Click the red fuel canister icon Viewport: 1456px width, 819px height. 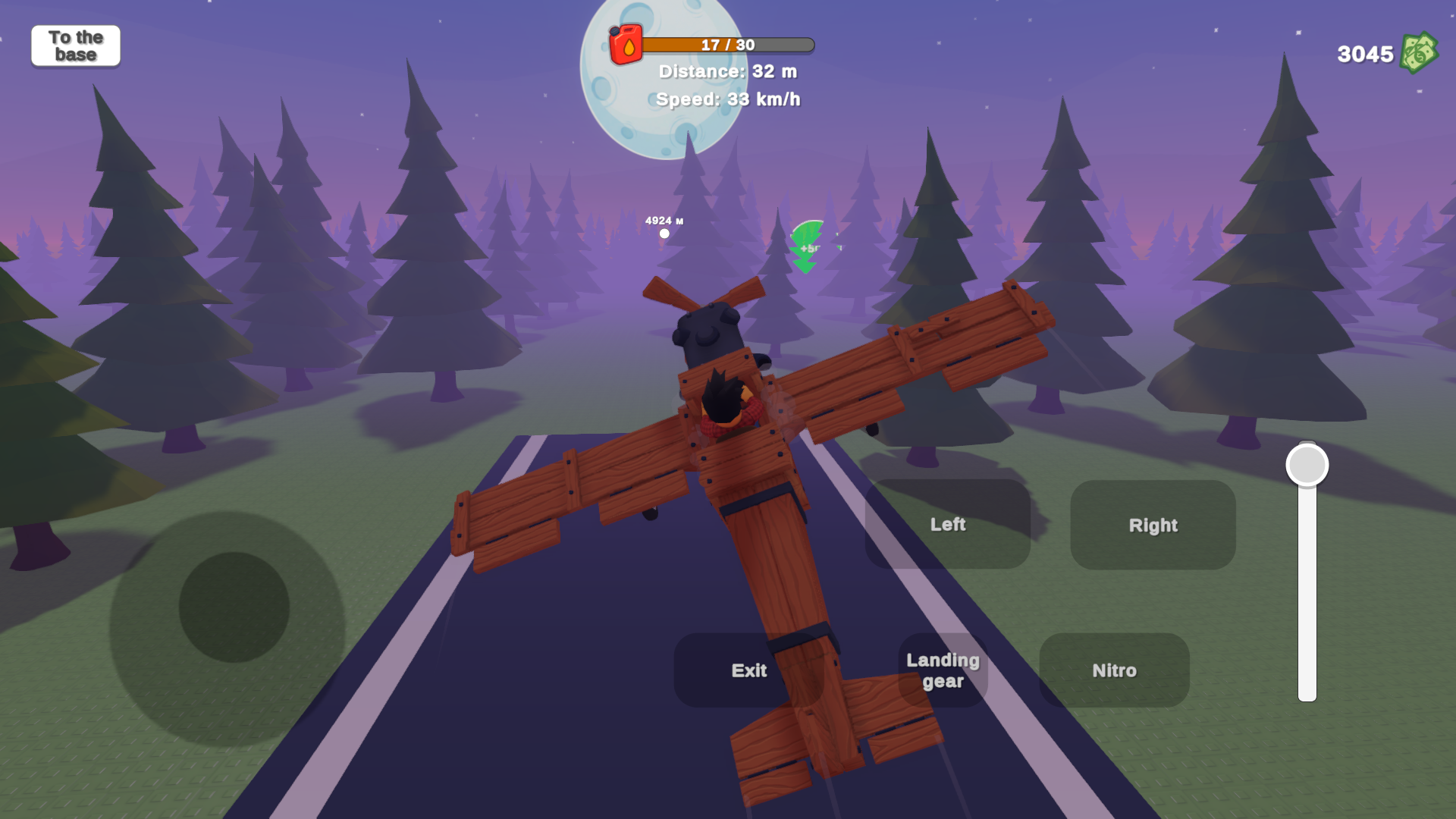point(626,43)
